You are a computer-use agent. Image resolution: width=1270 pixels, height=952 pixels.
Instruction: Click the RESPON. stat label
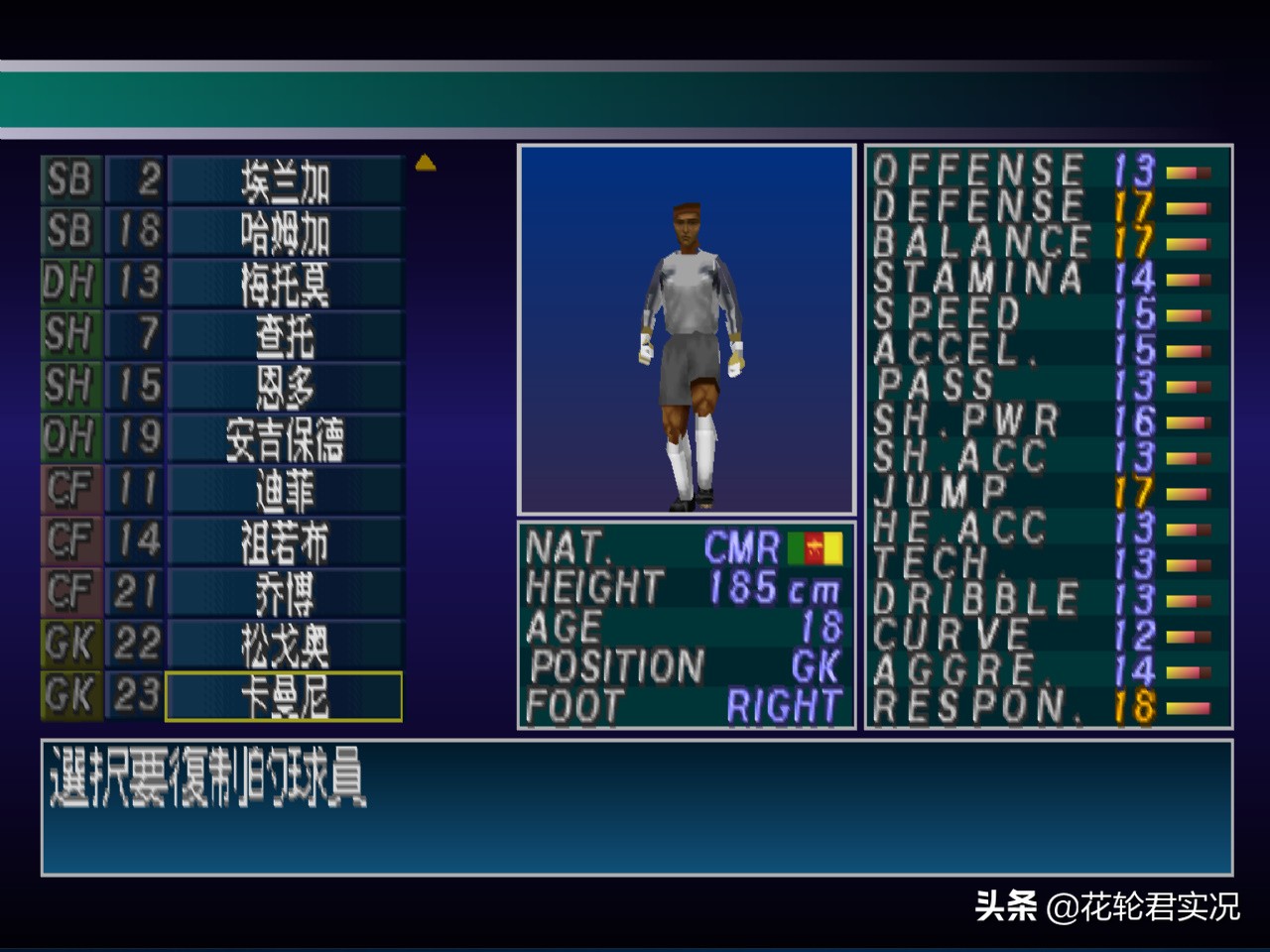(x=977, y=706)
